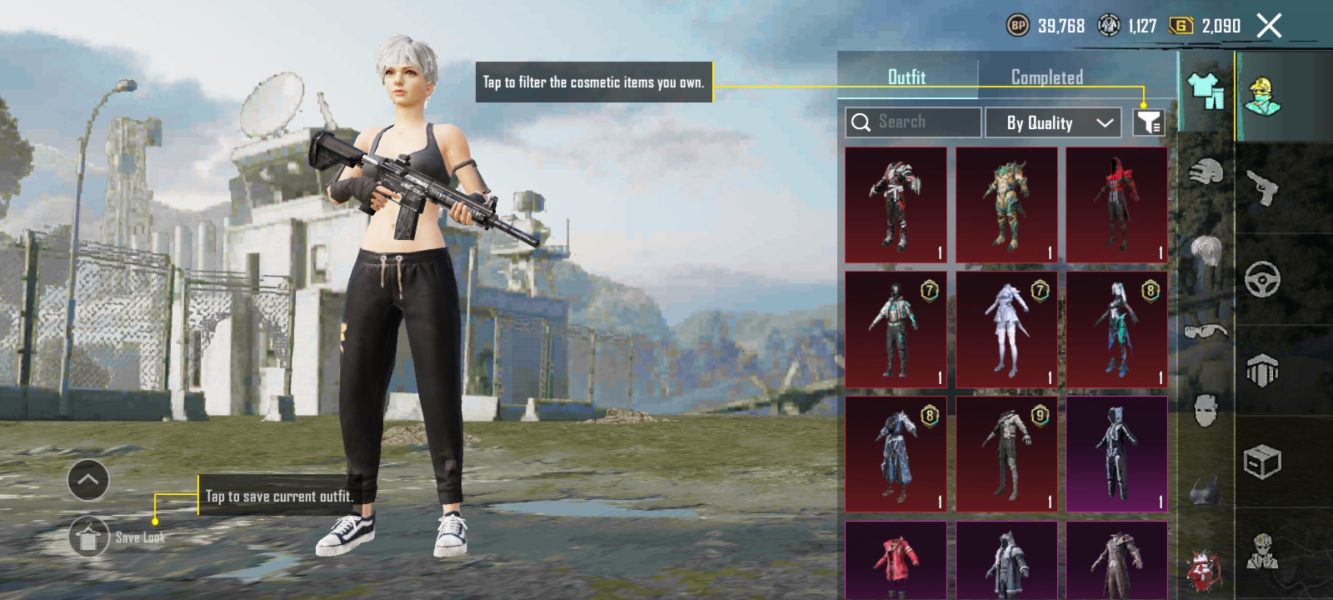Choose the green and gold armor outfit
1333x600 pixels.
point(1006,204)
